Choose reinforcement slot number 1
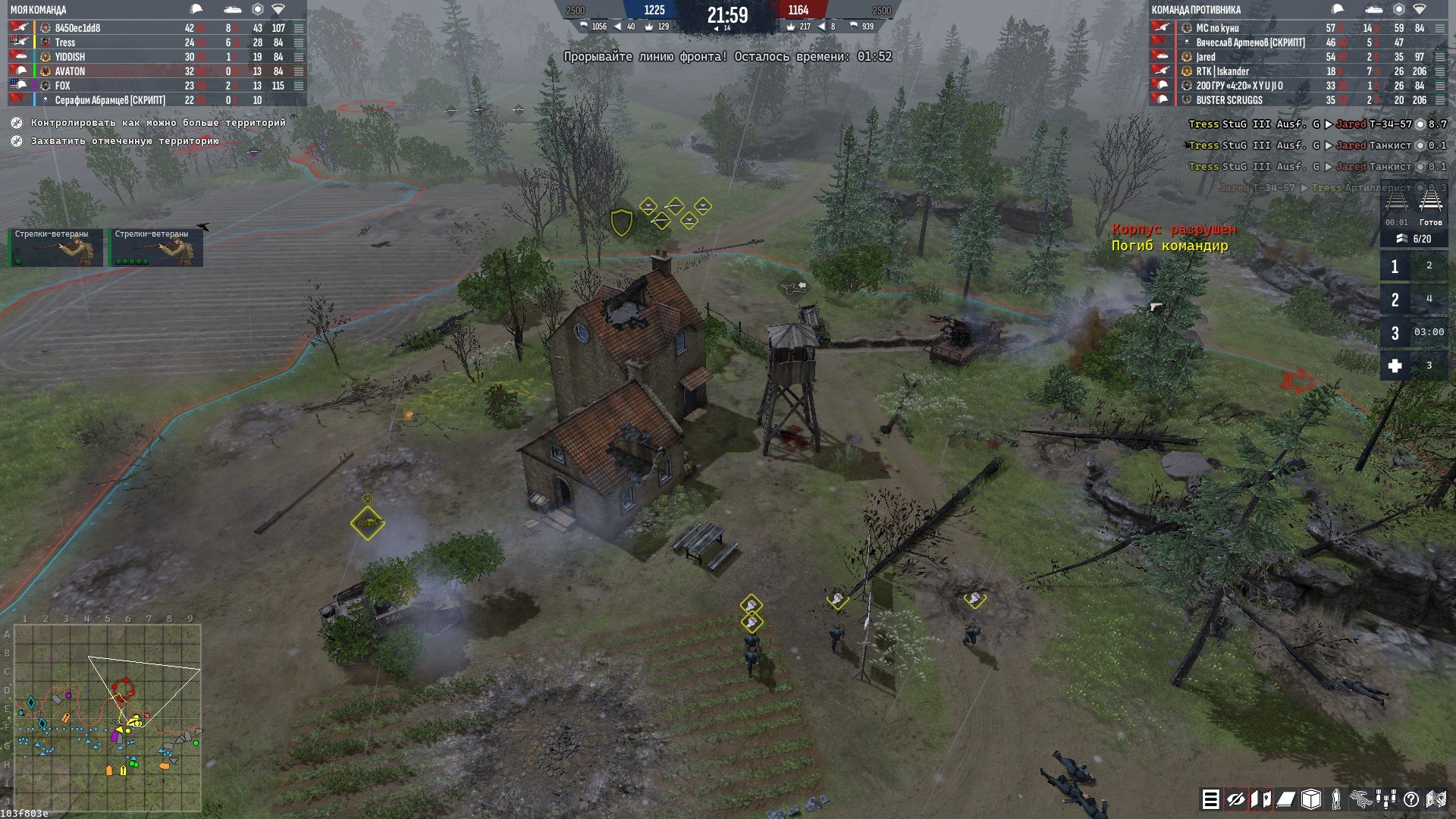 tap(1395, 267)
